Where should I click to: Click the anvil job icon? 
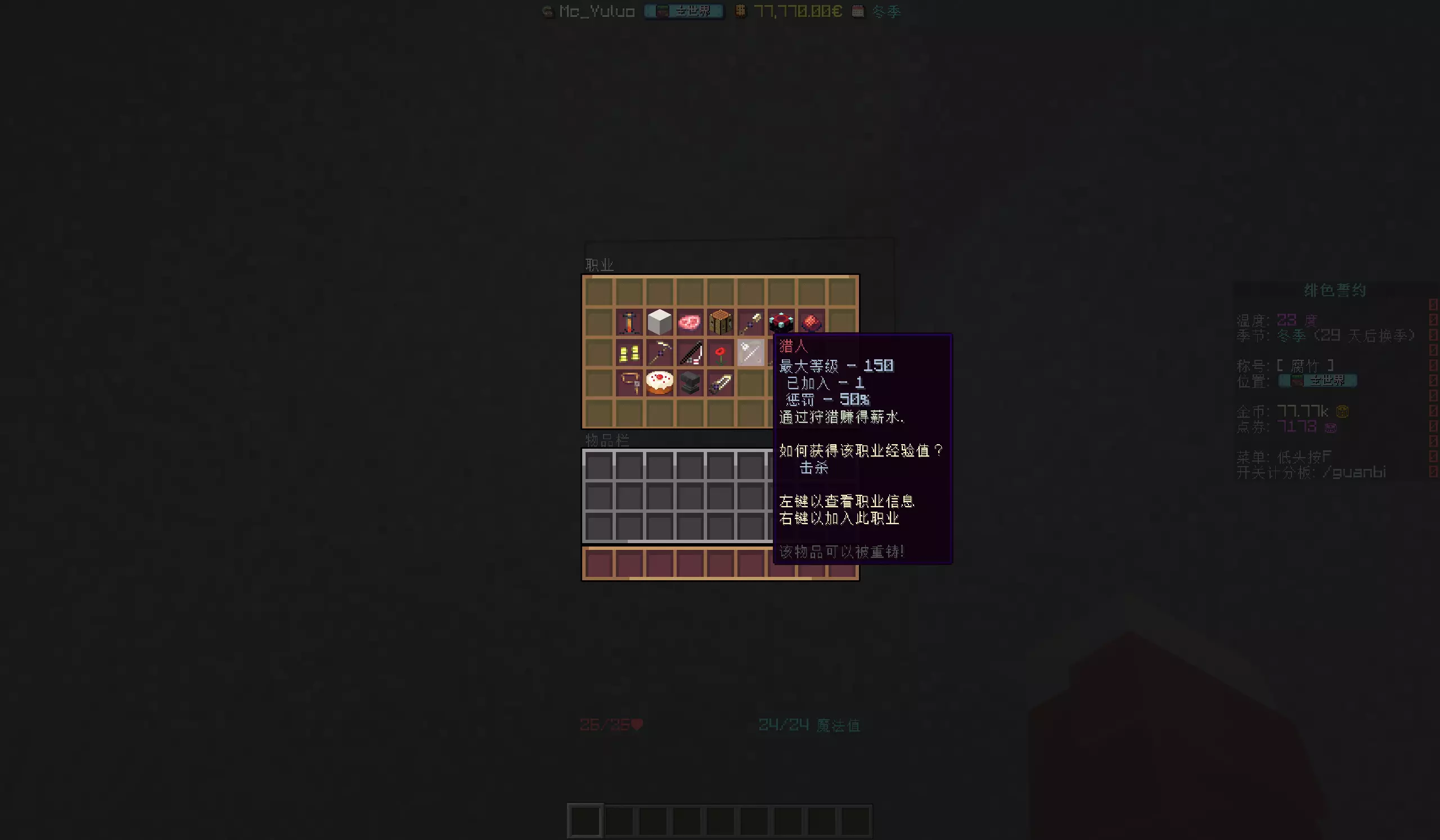pyautogui.click(x=690, y=382)
